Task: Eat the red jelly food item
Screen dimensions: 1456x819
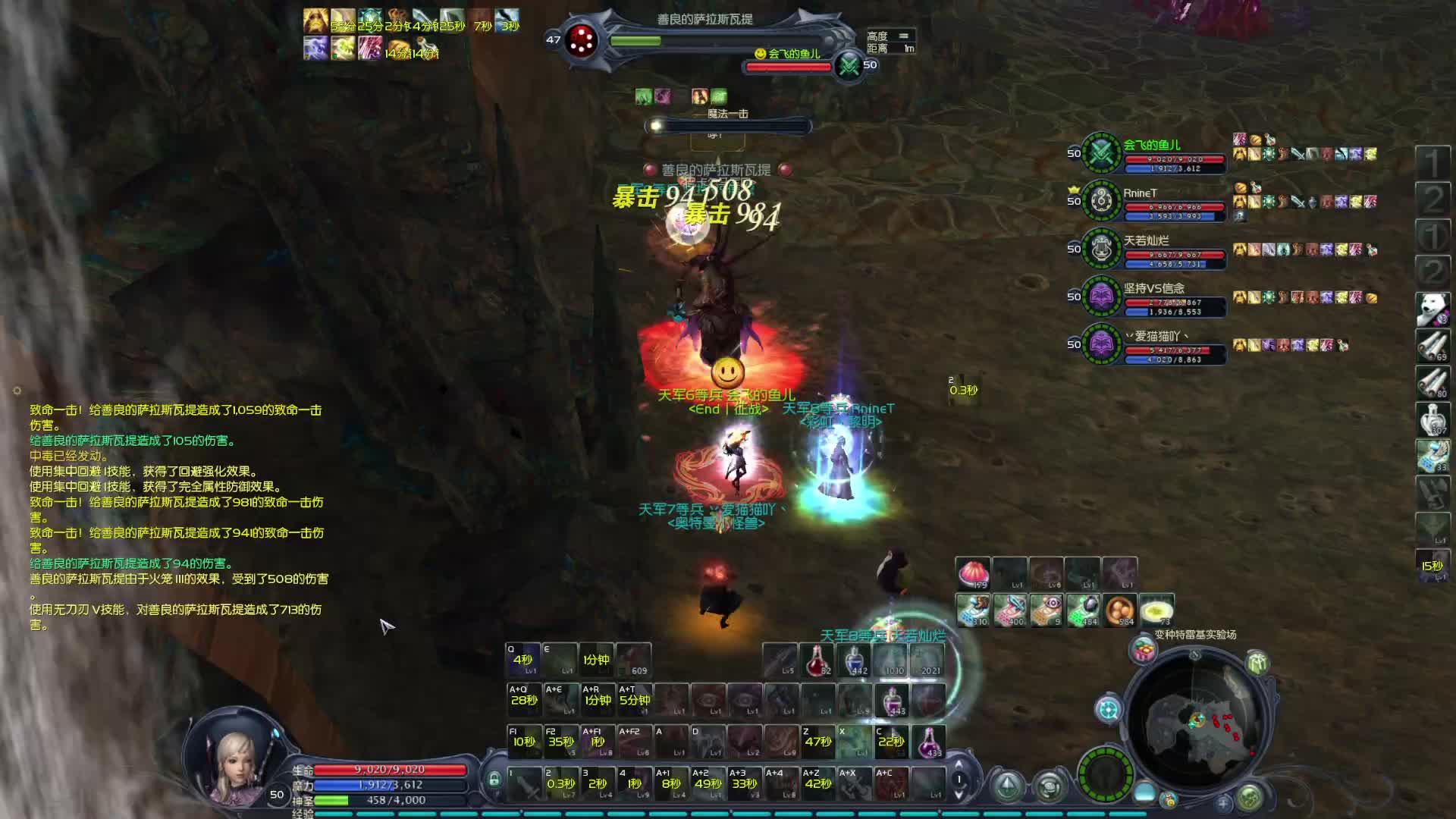Action: (973, 574)
